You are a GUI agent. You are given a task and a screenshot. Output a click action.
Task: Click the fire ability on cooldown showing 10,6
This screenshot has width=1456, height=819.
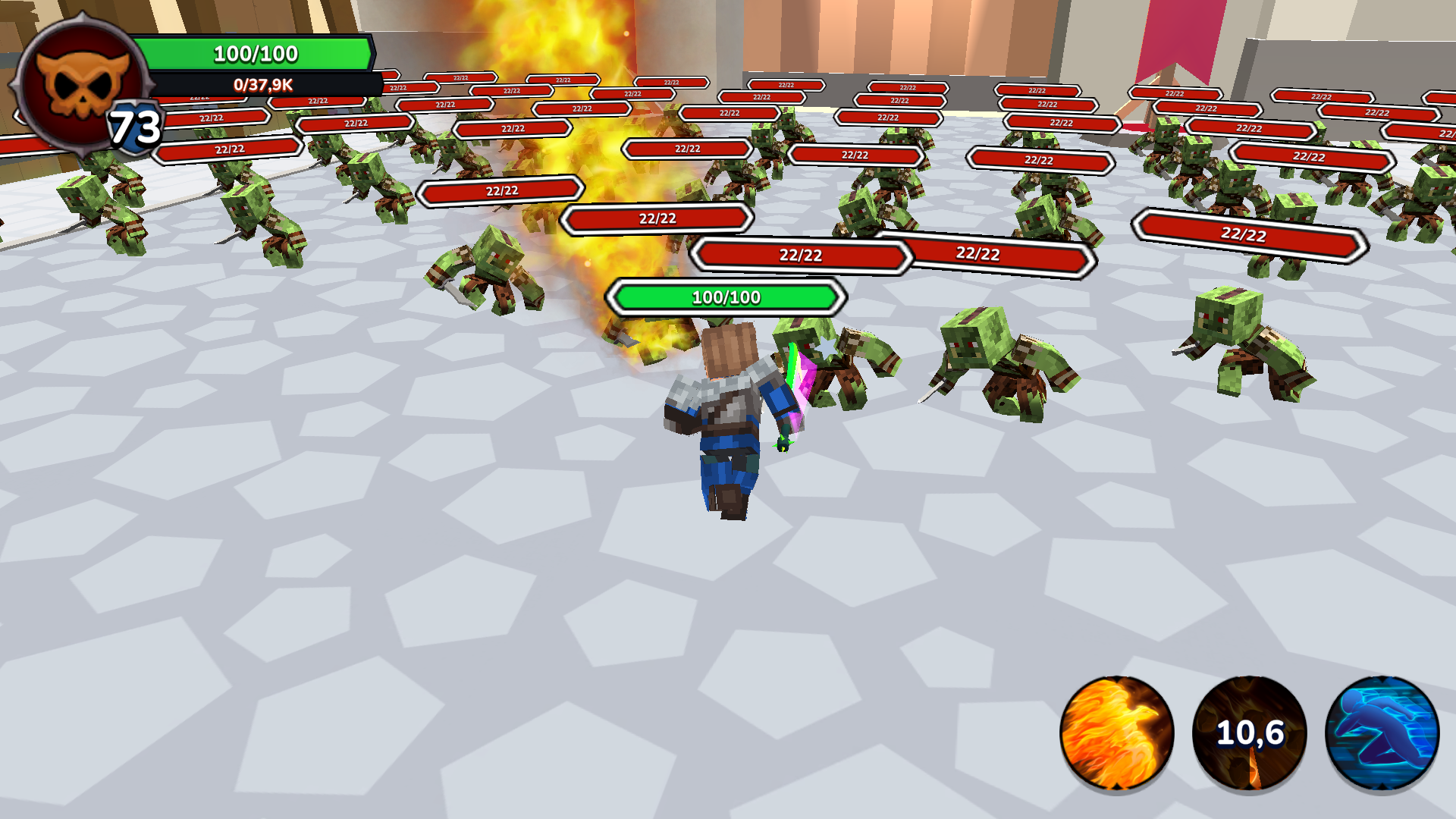1250,732
